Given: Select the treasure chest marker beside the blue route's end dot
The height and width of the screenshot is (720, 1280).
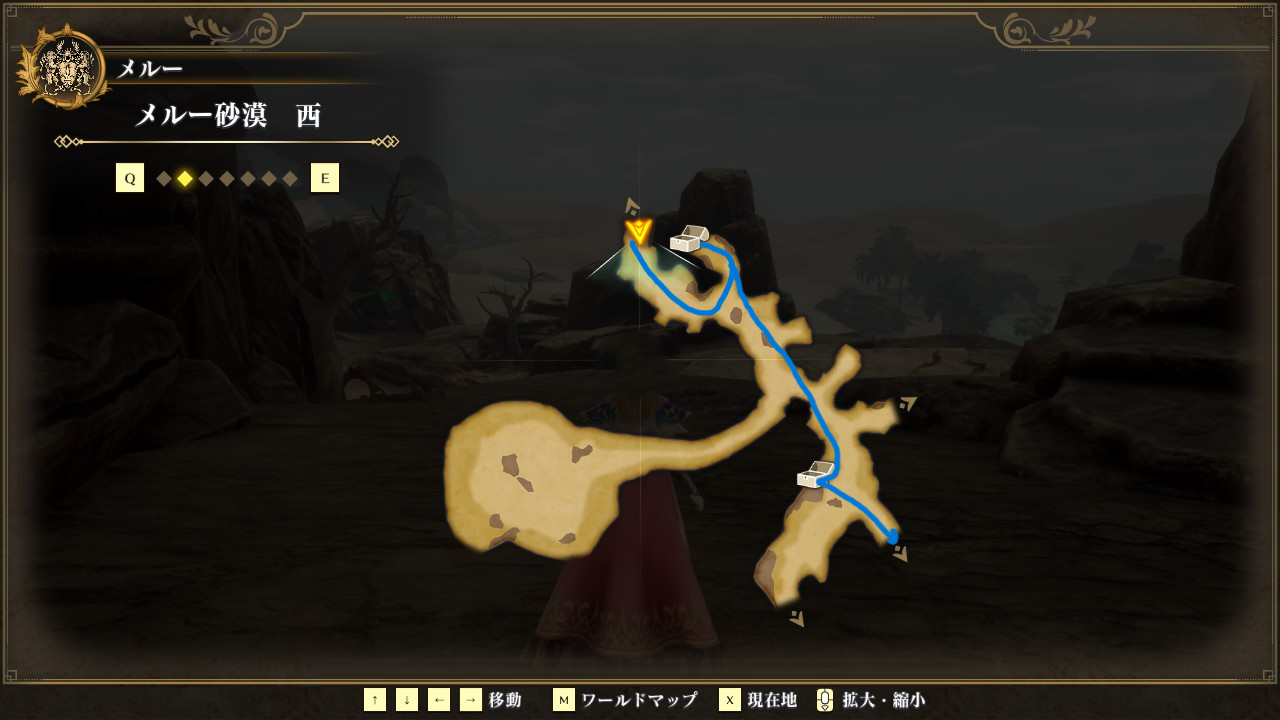Looking at the screenshot, I should pos(816,474).
